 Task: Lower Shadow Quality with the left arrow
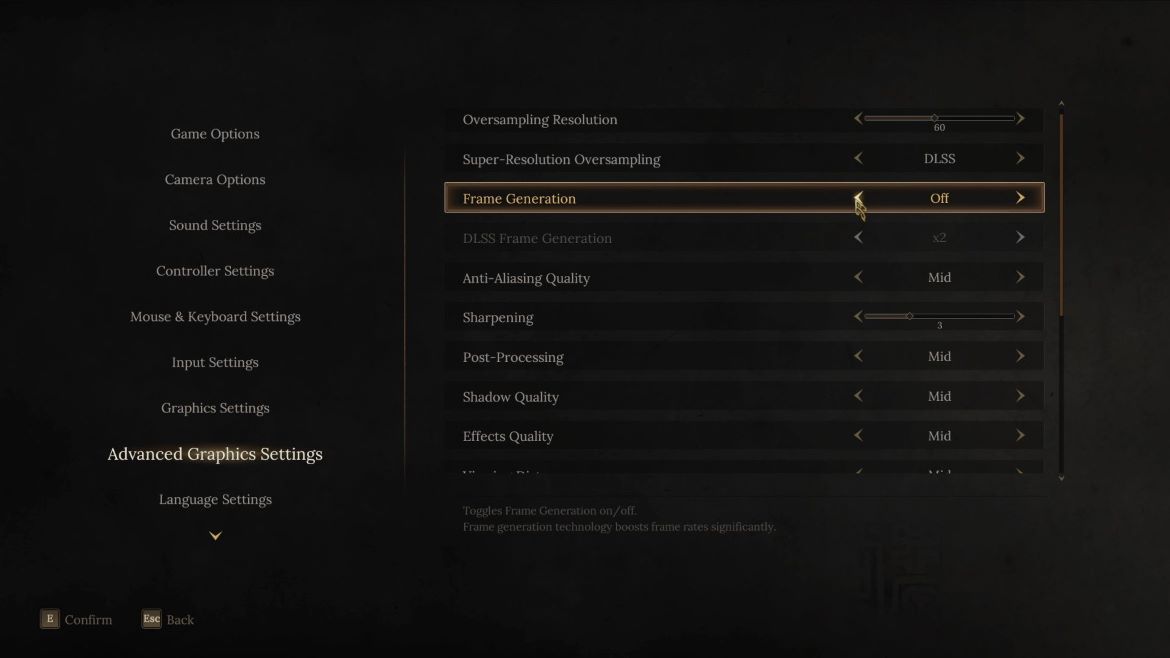tap(858, 396)
